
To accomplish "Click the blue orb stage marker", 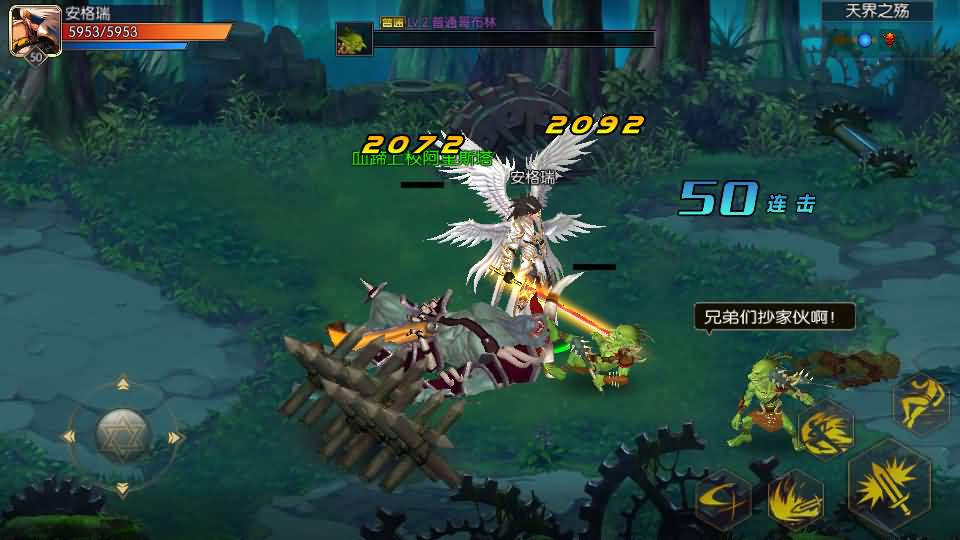I will click(x=865, y=40).
